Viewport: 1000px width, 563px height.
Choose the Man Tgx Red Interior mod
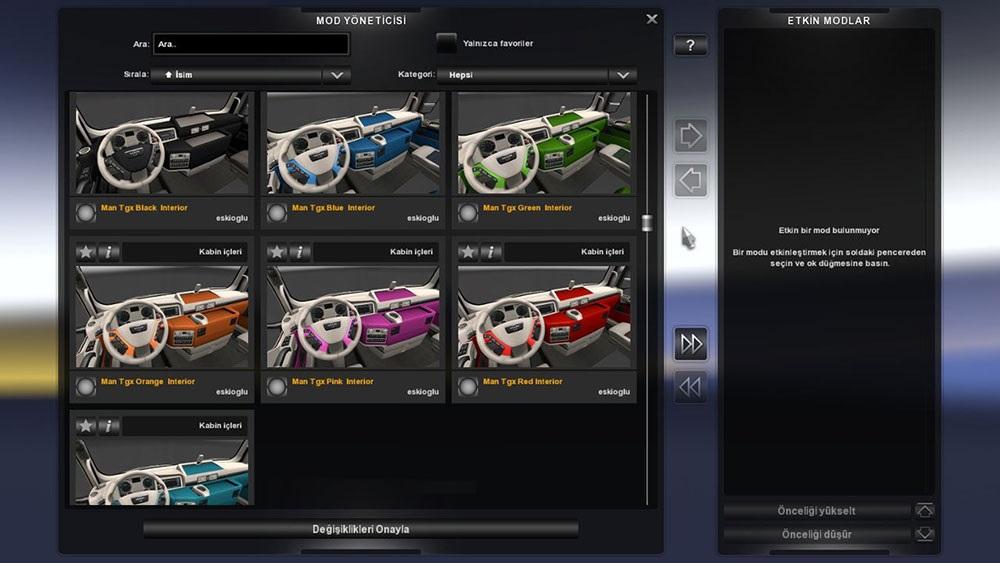coord(543,318)
